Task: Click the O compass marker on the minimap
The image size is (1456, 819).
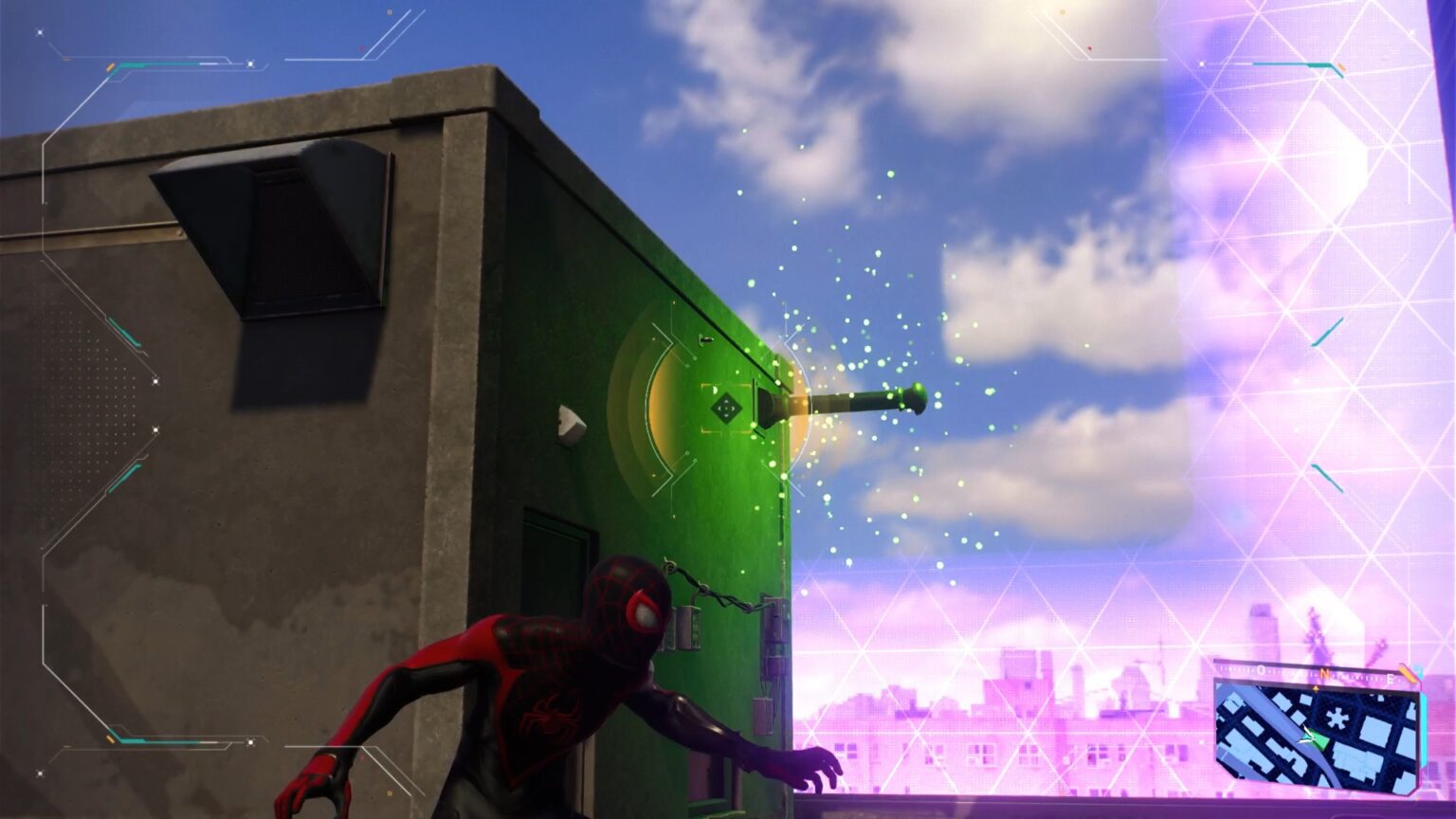Action: [x=1260, y=667]
